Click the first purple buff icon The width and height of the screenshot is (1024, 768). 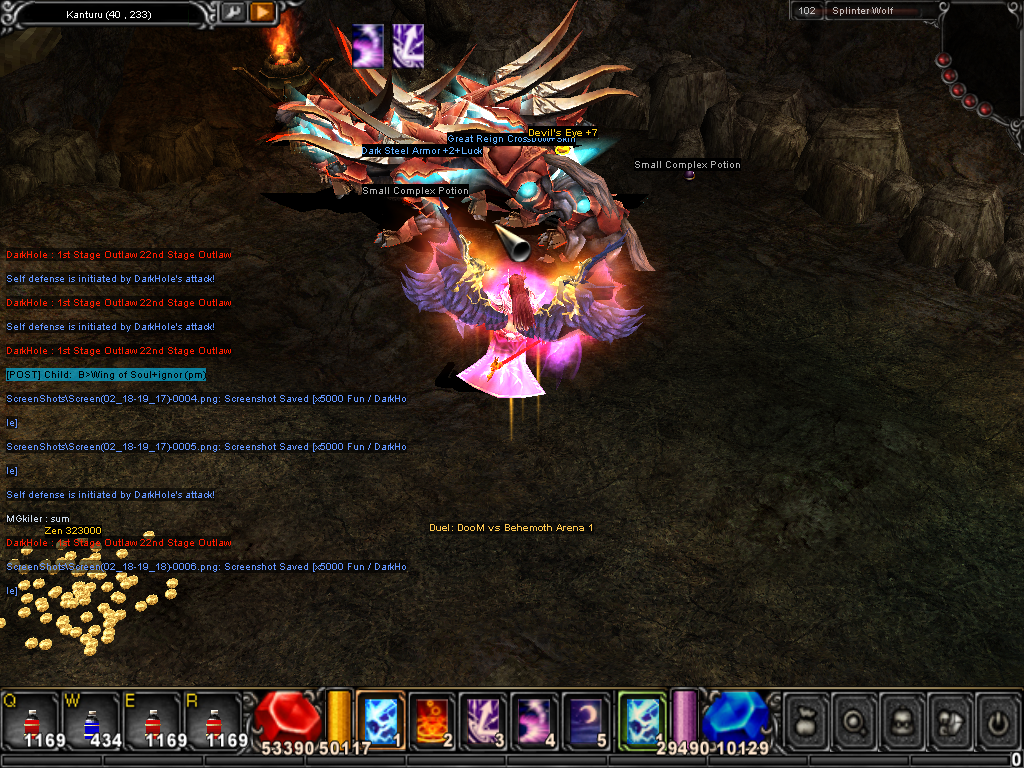point(367,46)
